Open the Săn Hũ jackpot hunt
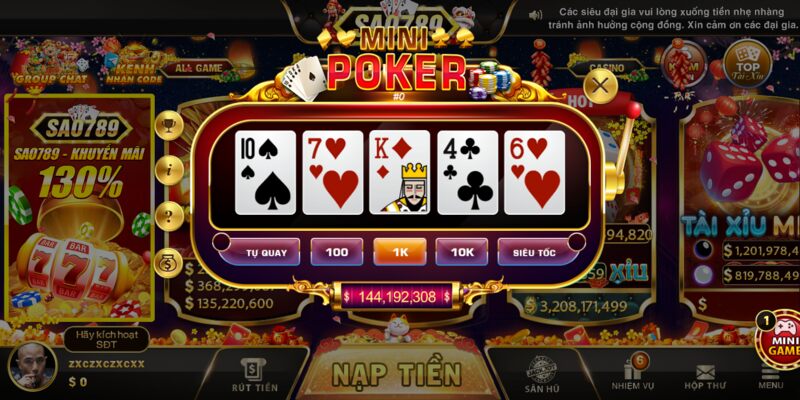Image resolution: width=800 pixels, height=400 pixels. (x=541, y=374)
